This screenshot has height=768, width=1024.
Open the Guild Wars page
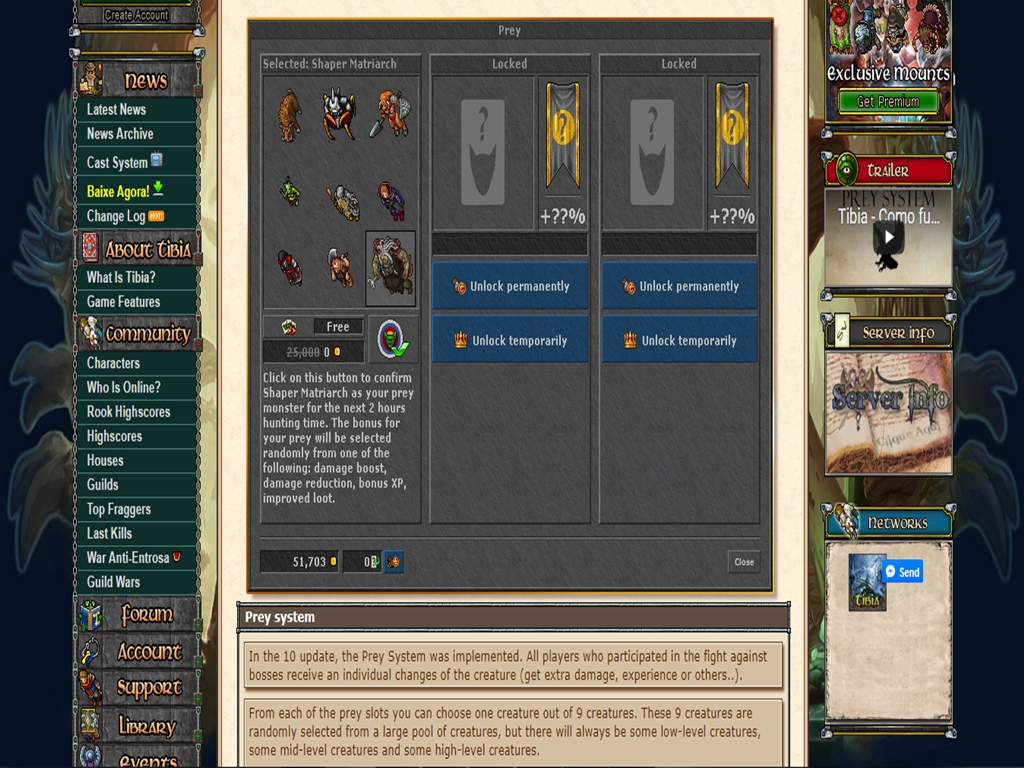coord(113,582)
